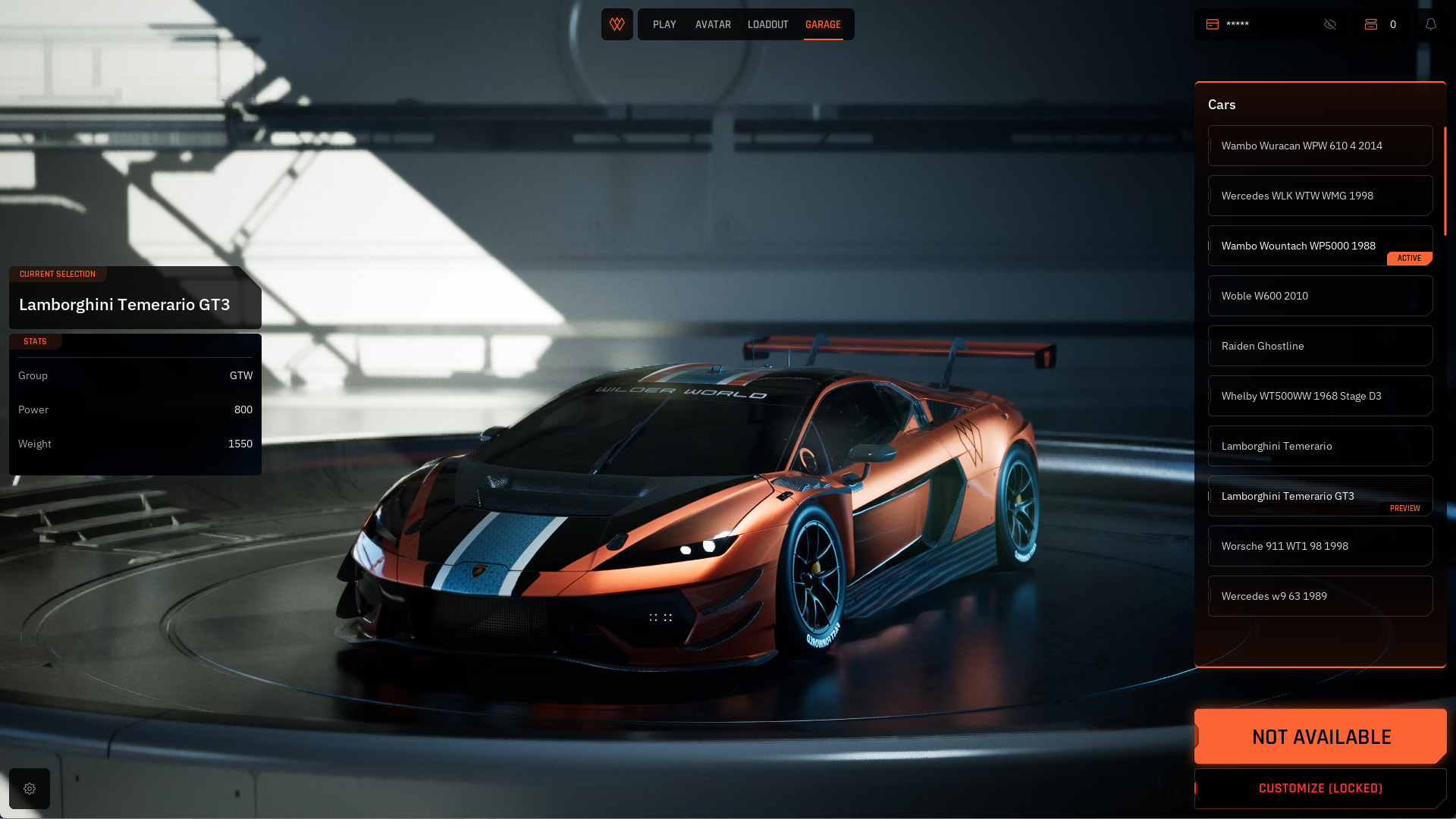Select the Woble W600 2010 car

click(1319, 296)
